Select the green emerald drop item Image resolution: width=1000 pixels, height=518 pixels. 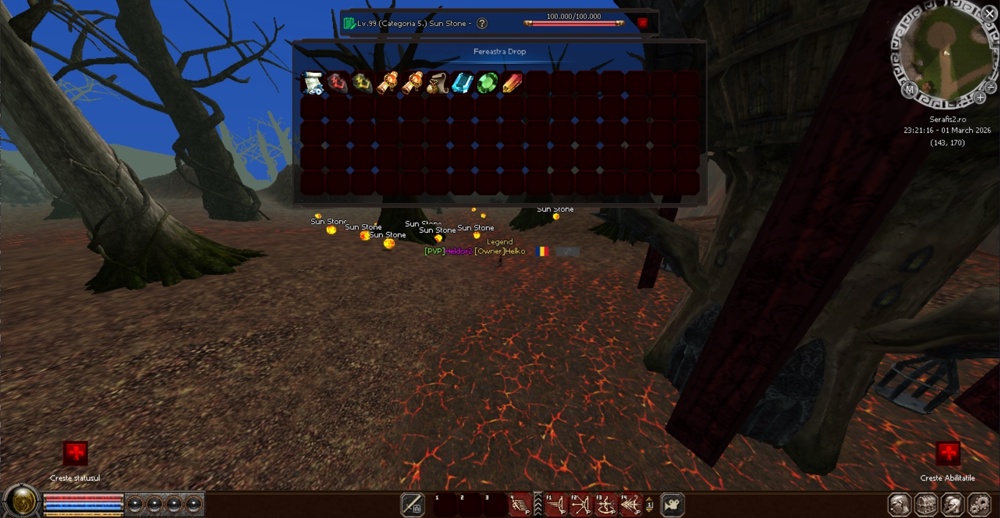(487, 83)
